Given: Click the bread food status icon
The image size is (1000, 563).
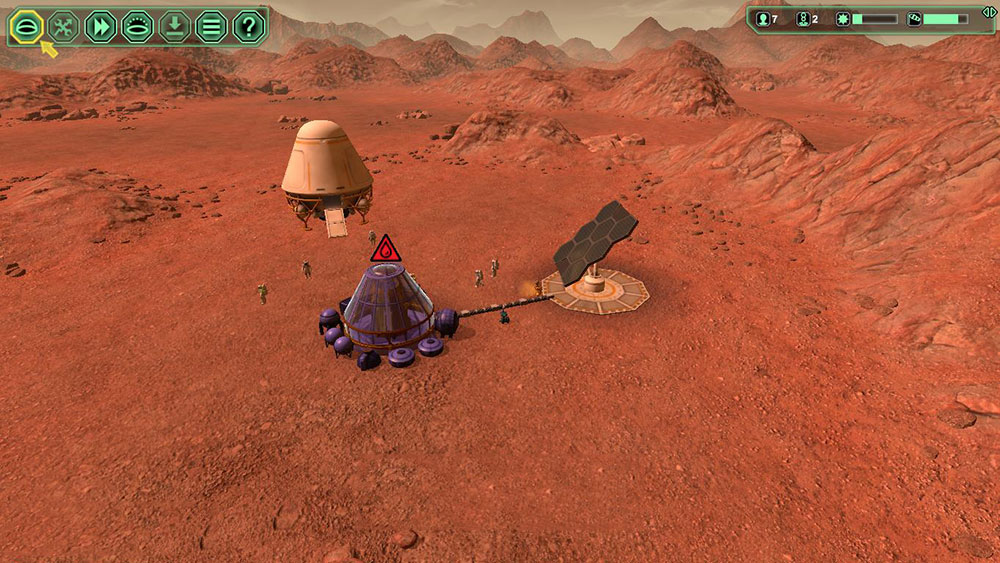Looking at the screenshot, I should pyautogui.click(x=913, y=19).
